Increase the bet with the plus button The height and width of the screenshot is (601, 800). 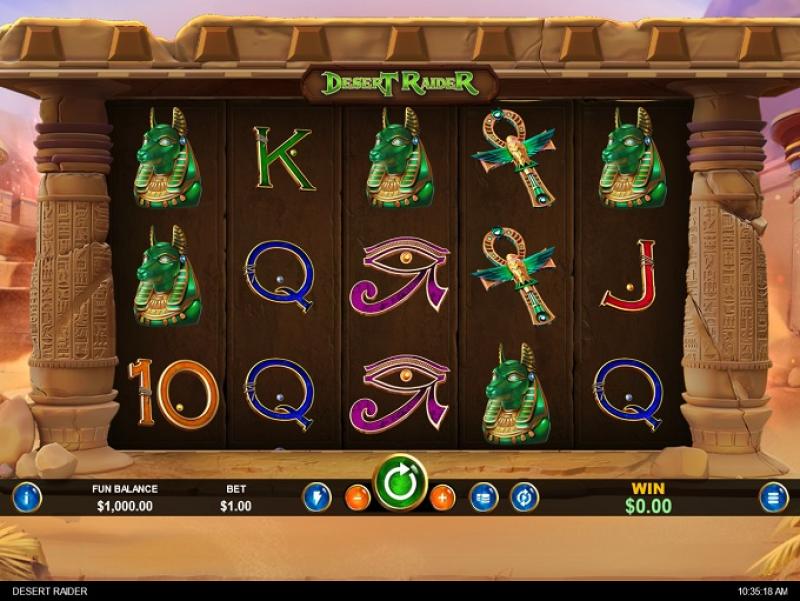pos(443,497)
